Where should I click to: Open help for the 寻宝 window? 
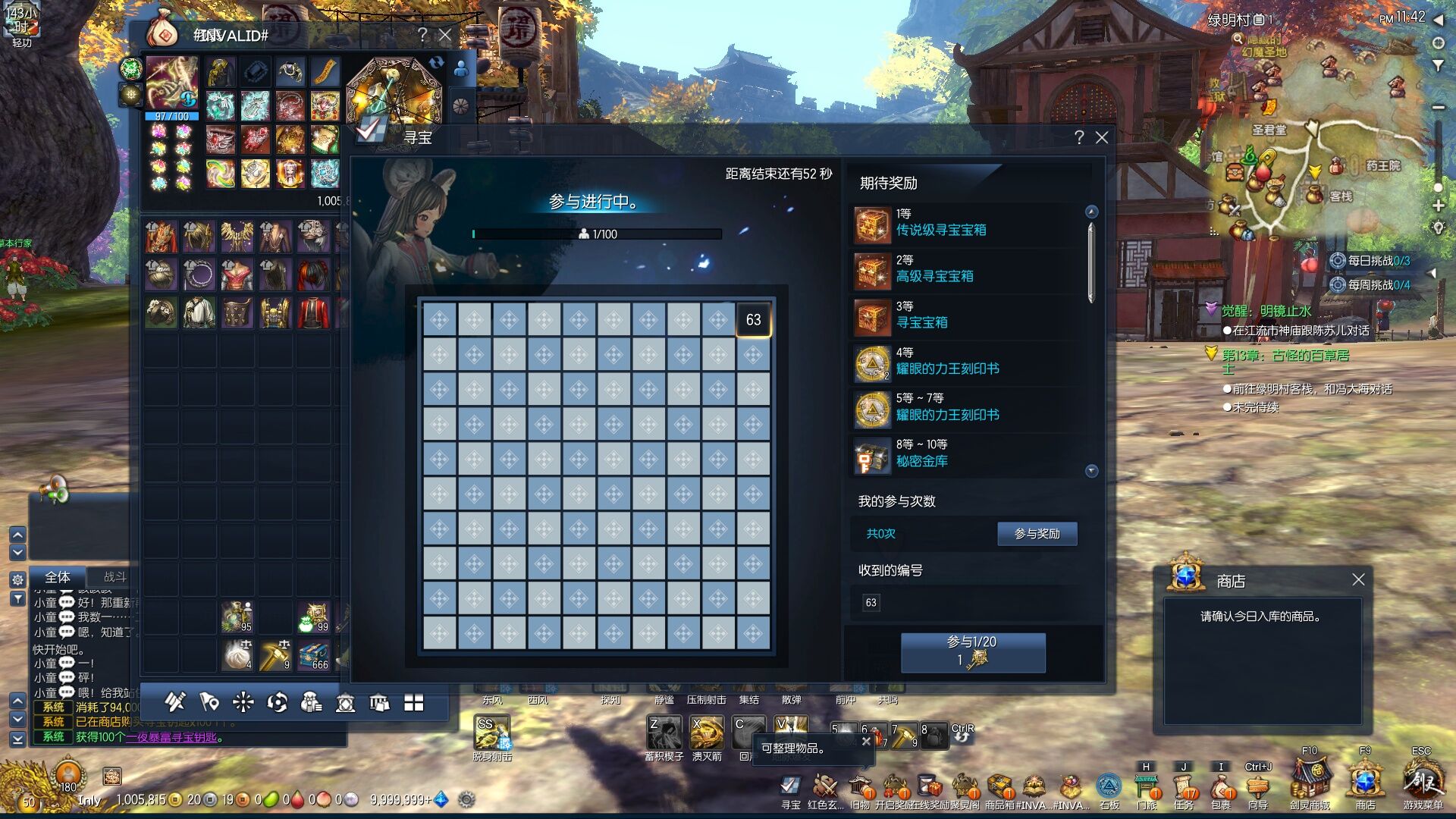coord(1079,137)
